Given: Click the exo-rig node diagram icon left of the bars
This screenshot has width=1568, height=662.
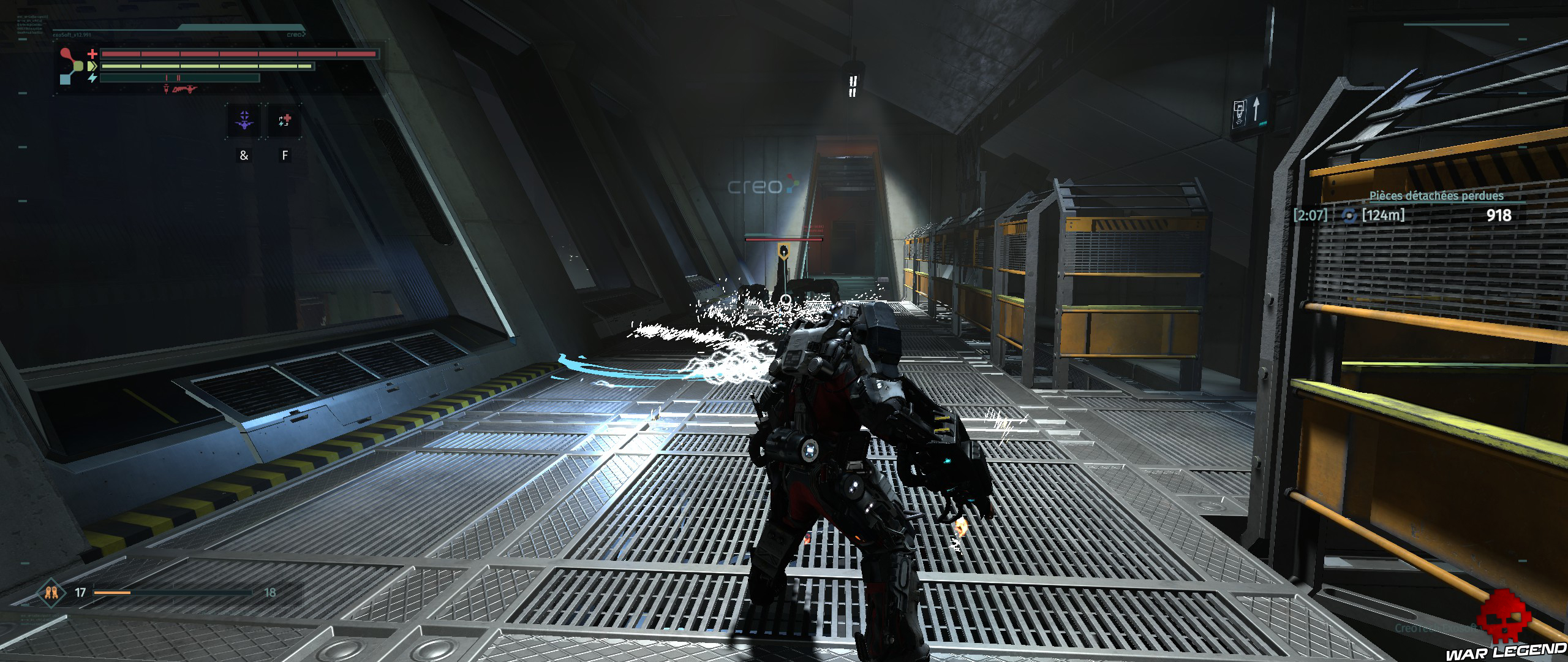Looking at the screenshot, I should [69, 66].
